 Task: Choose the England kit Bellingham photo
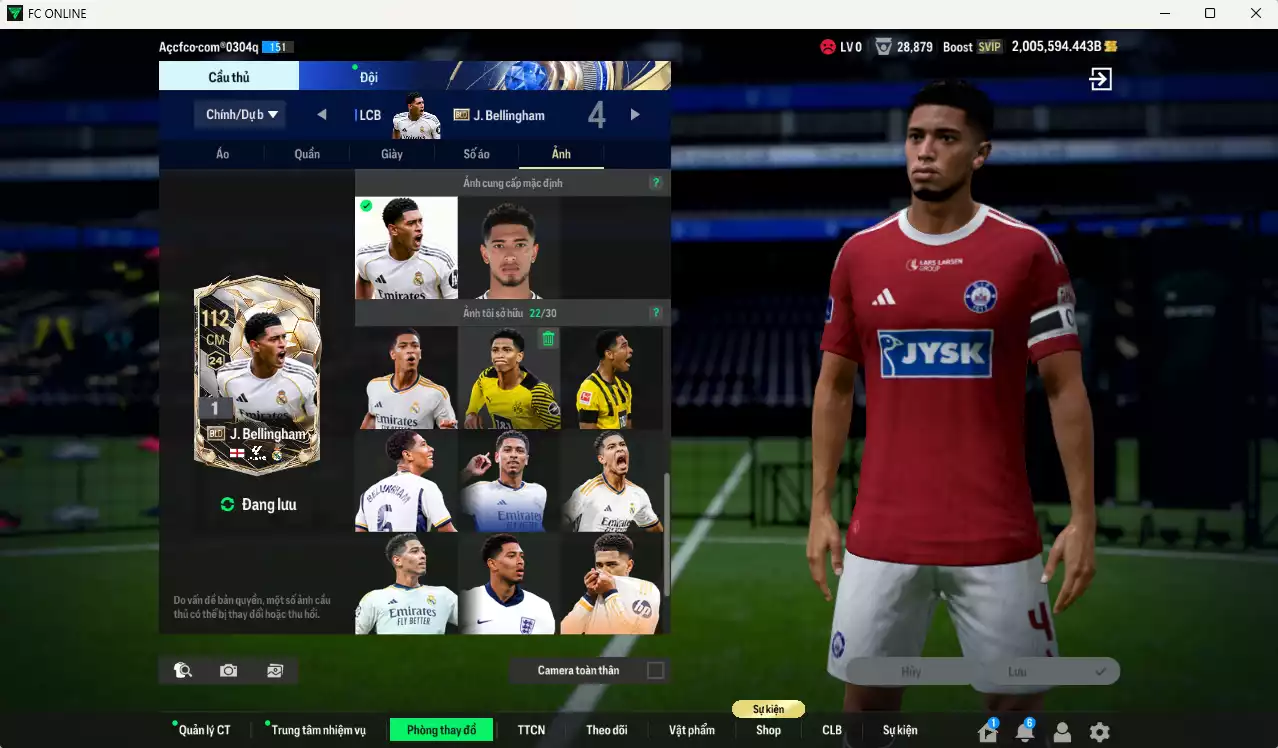pos(508,584)
